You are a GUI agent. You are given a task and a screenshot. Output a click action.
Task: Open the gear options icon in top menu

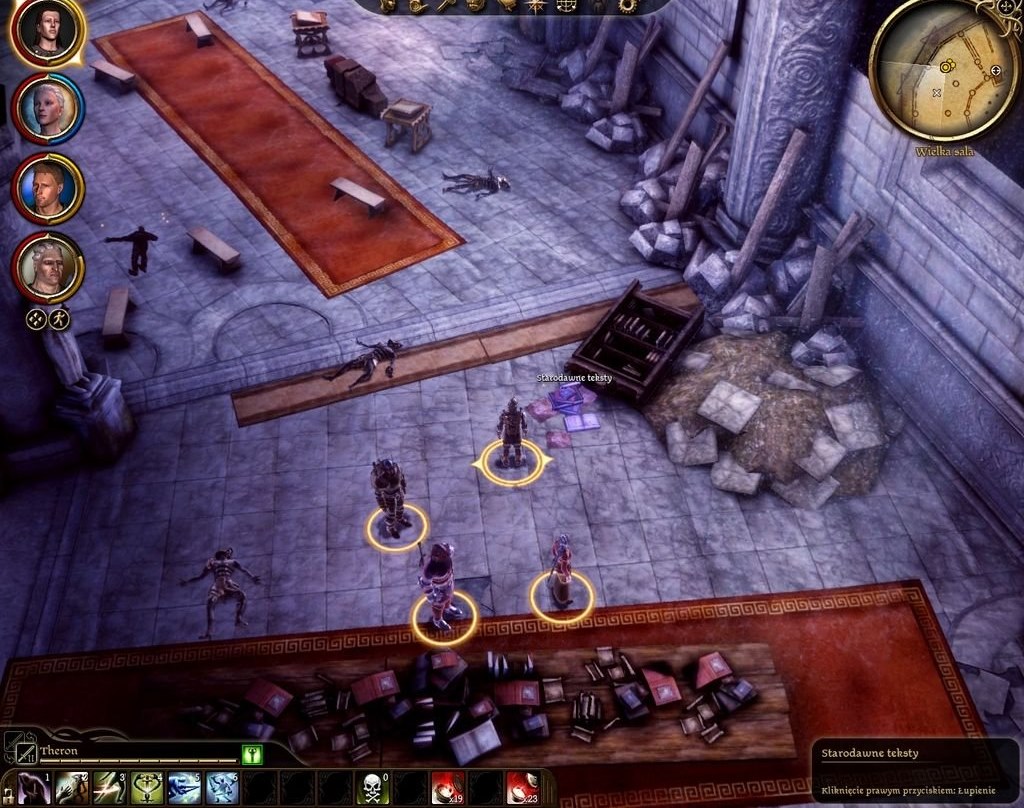pos(627,5)
